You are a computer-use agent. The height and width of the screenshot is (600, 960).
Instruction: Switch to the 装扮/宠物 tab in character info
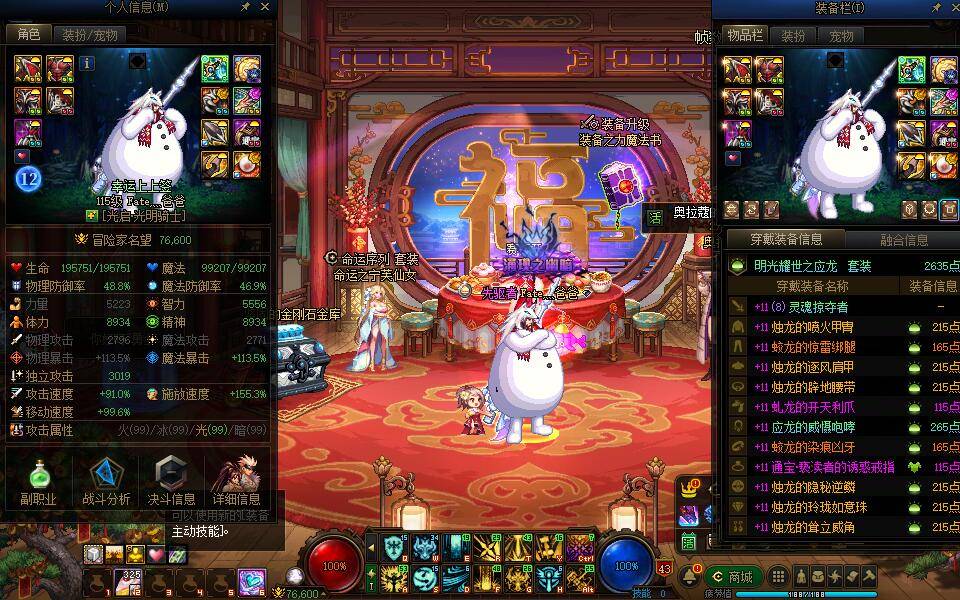[89, 35]
